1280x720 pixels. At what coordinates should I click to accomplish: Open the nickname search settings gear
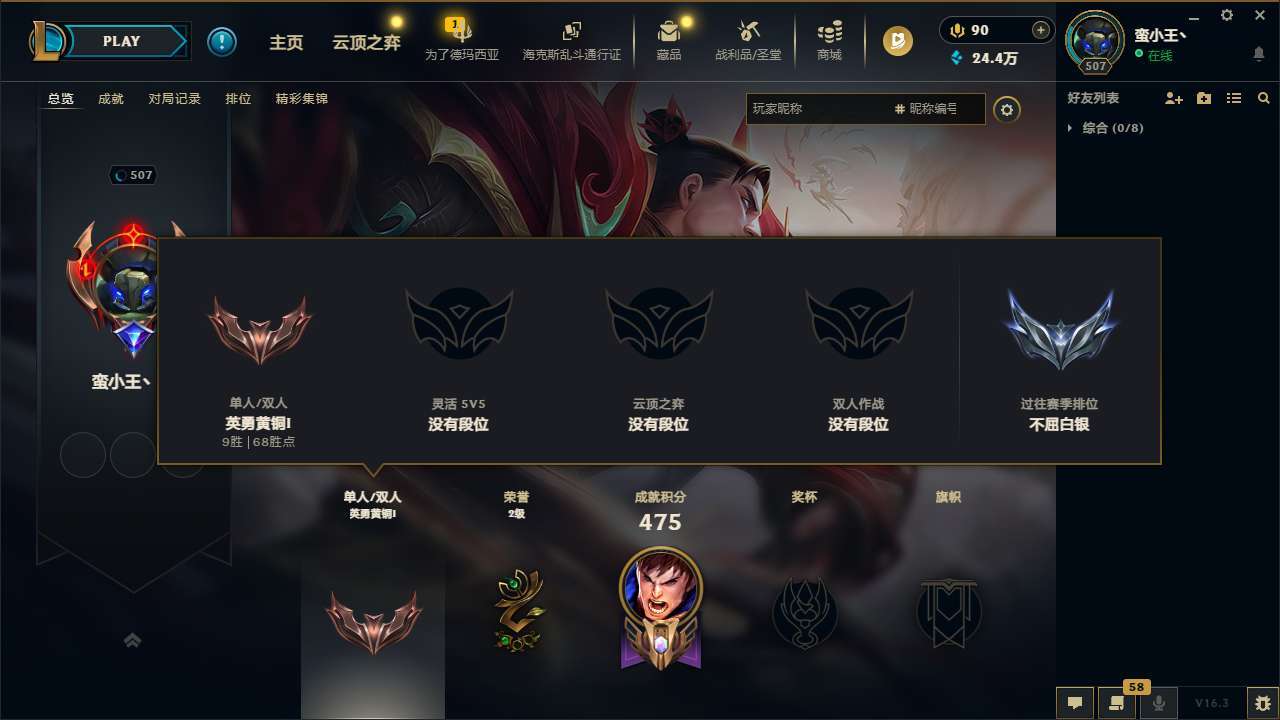(x=1008, y=110)
